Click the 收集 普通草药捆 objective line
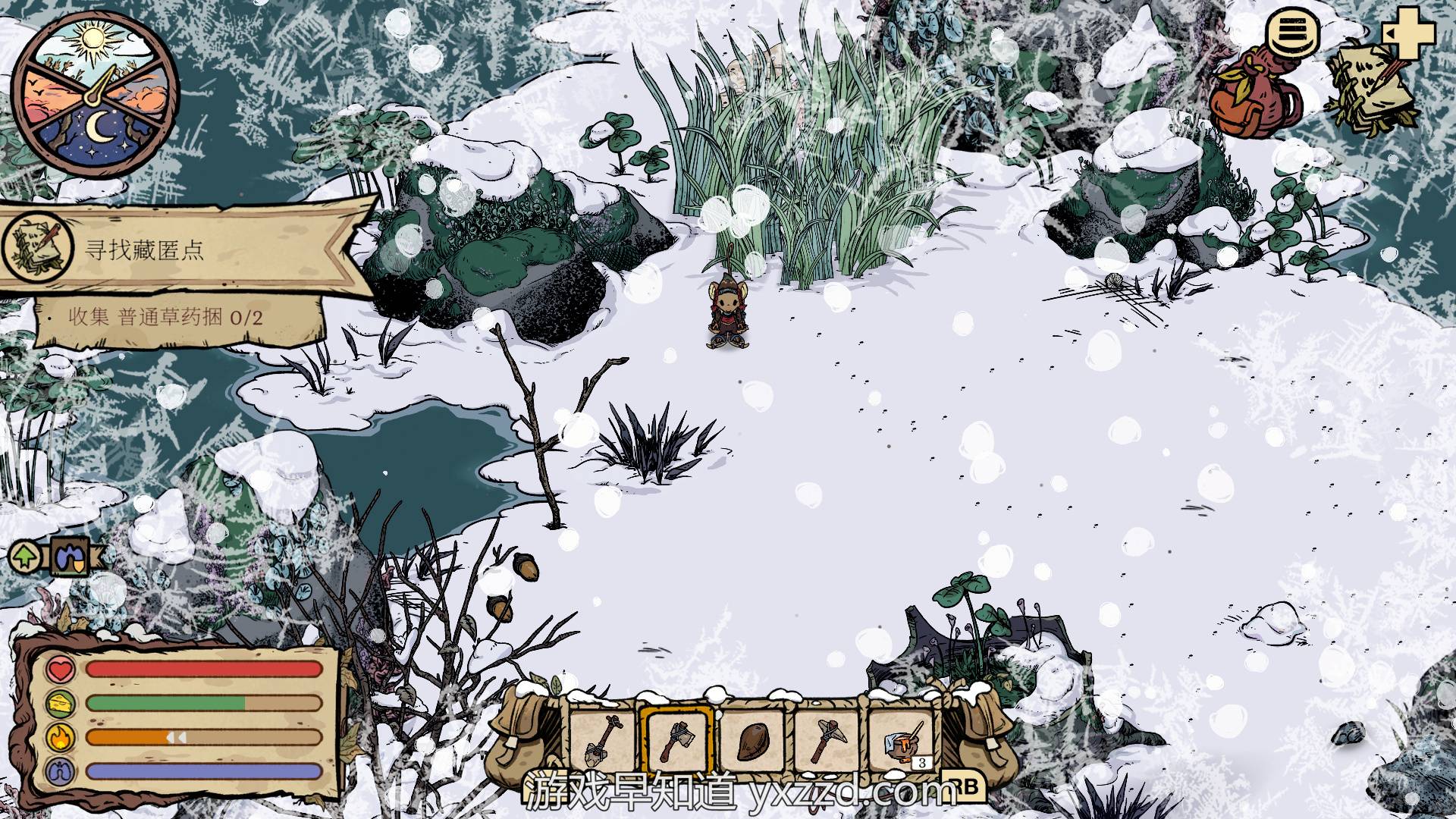Image resolution: width=1456 pixels, height=819 pixels. click(167, 317)
